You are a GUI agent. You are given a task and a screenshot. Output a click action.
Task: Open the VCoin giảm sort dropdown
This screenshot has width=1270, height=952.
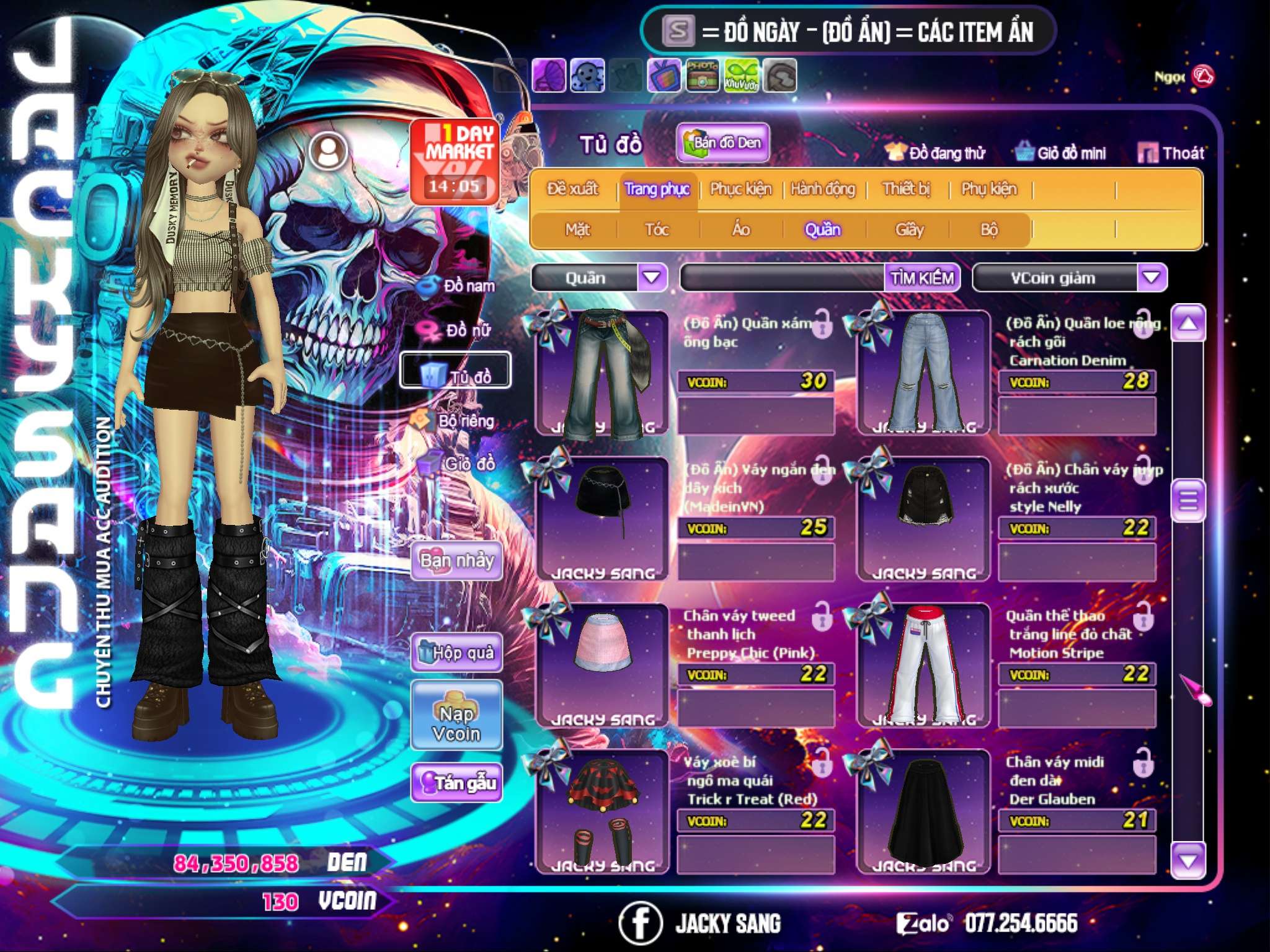(1152, 277)
